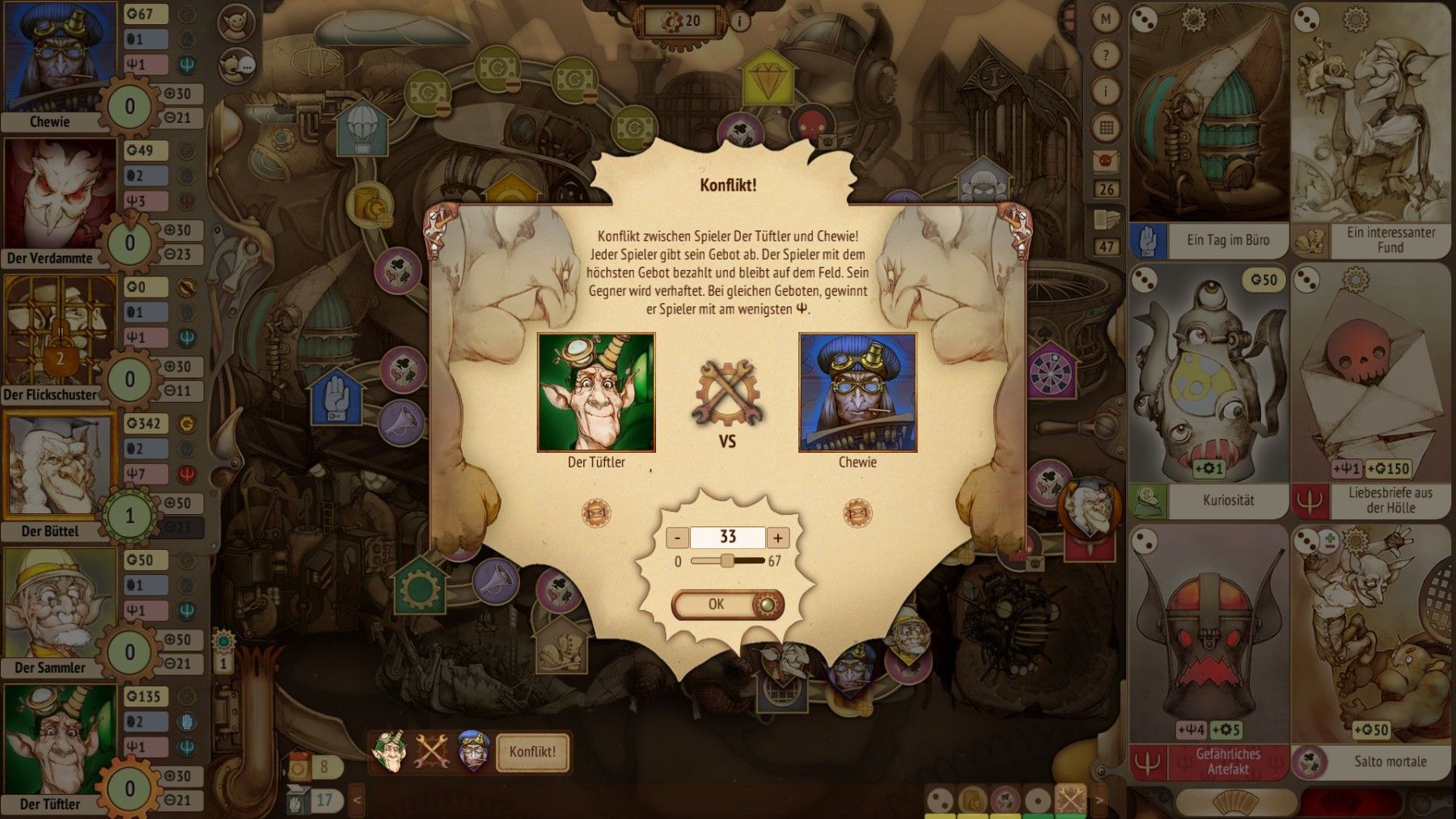This screenshot has height=819, width=1456.
Task: Increase the bid with the plus button
Action: pos(778,538)
